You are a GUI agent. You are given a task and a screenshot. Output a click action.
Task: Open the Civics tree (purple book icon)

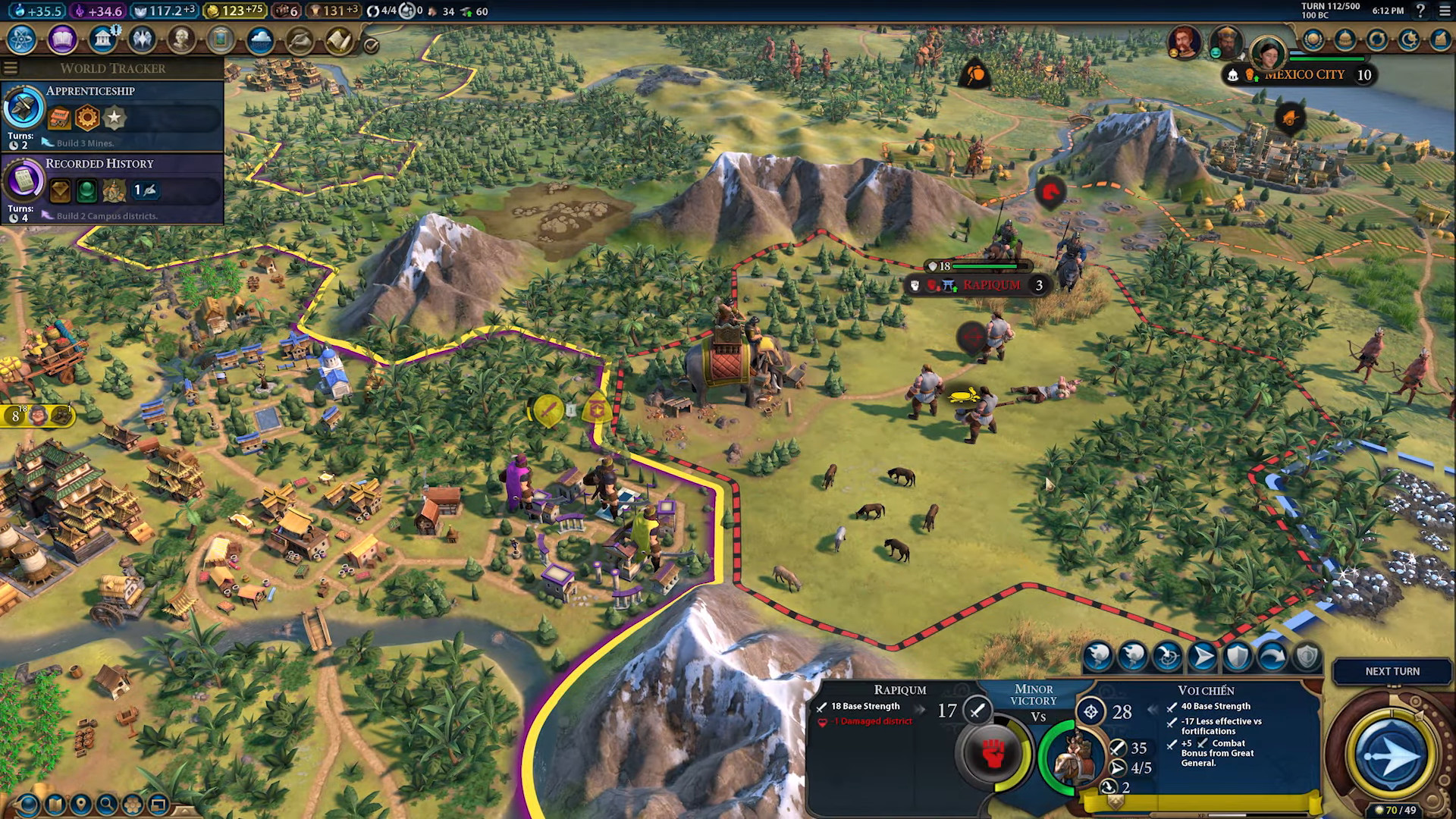point(62,39)
